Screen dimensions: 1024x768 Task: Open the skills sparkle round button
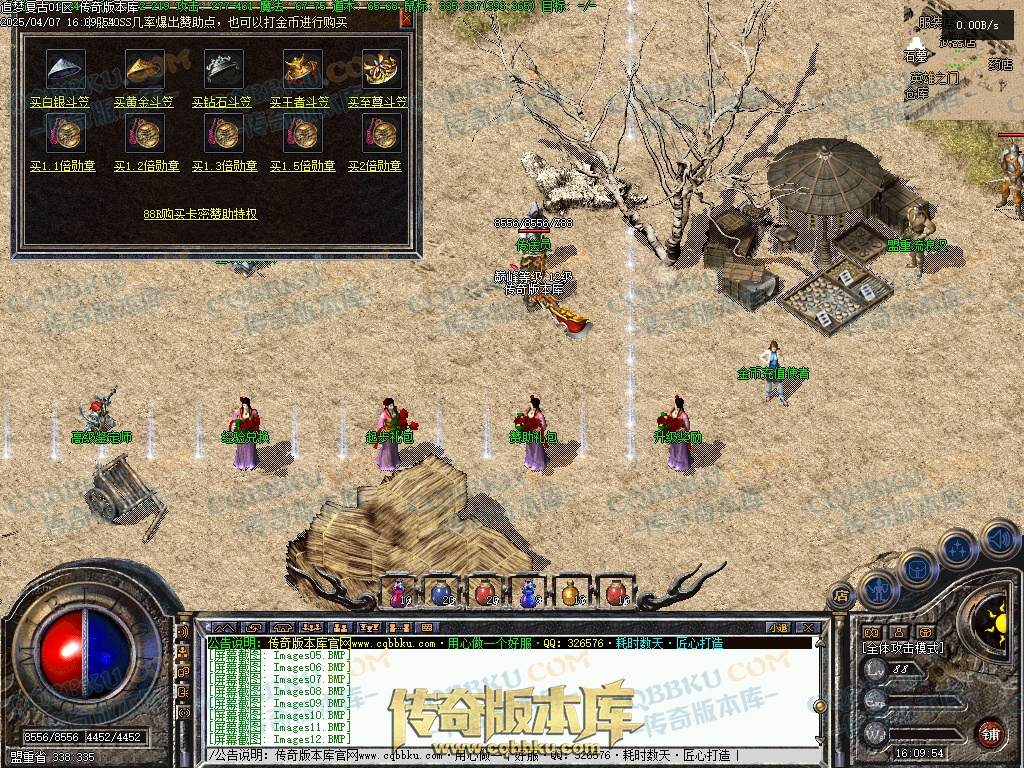click(x=958, y=548)
